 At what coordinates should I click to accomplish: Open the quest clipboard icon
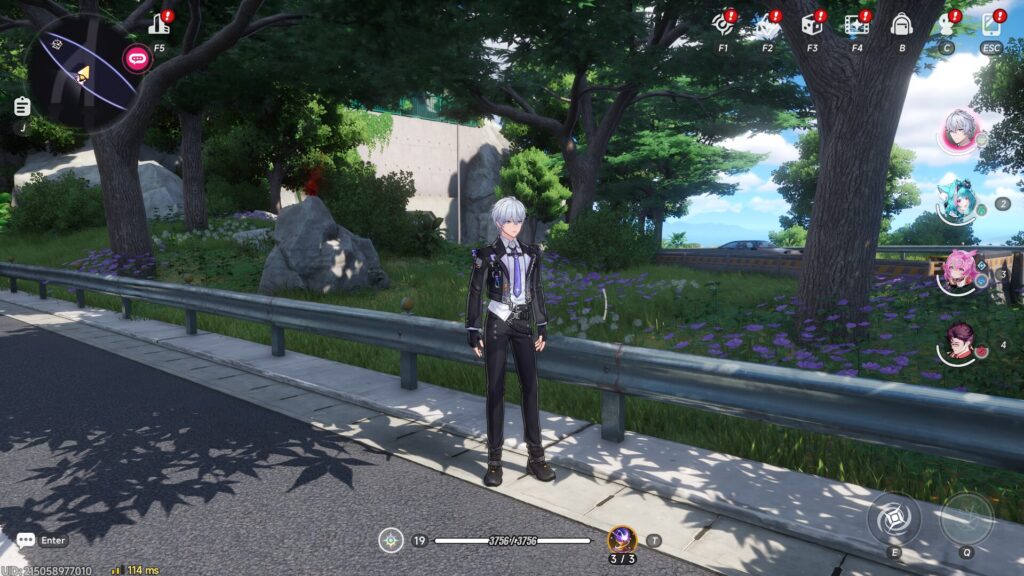point(22,106)
